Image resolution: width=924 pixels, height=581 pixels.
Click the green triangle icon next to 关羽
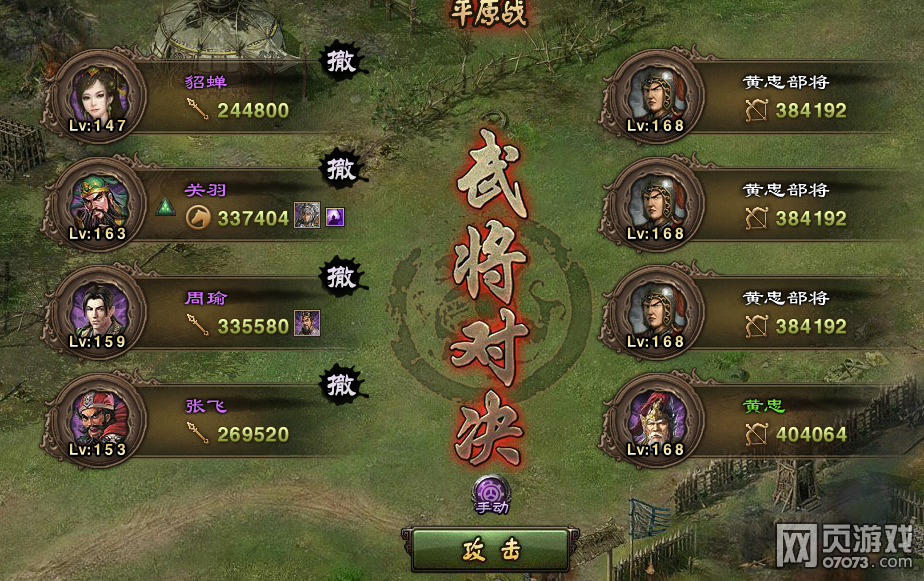pyautogui.click(x=166, y=209)
